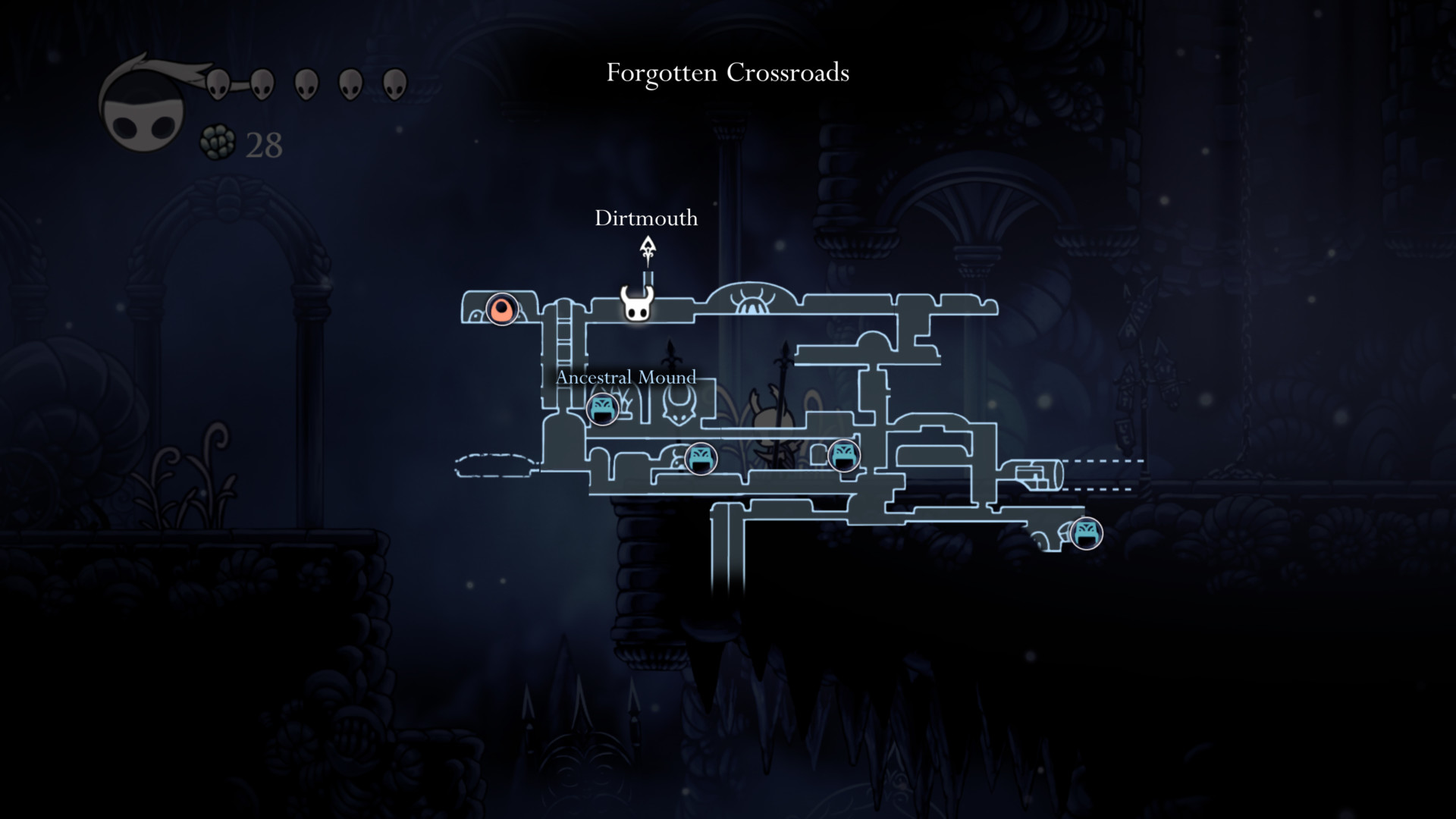Select the blue marker at the map's bottom-right end
Screen dimensions: 1456x819
[x=1086, y=532]
